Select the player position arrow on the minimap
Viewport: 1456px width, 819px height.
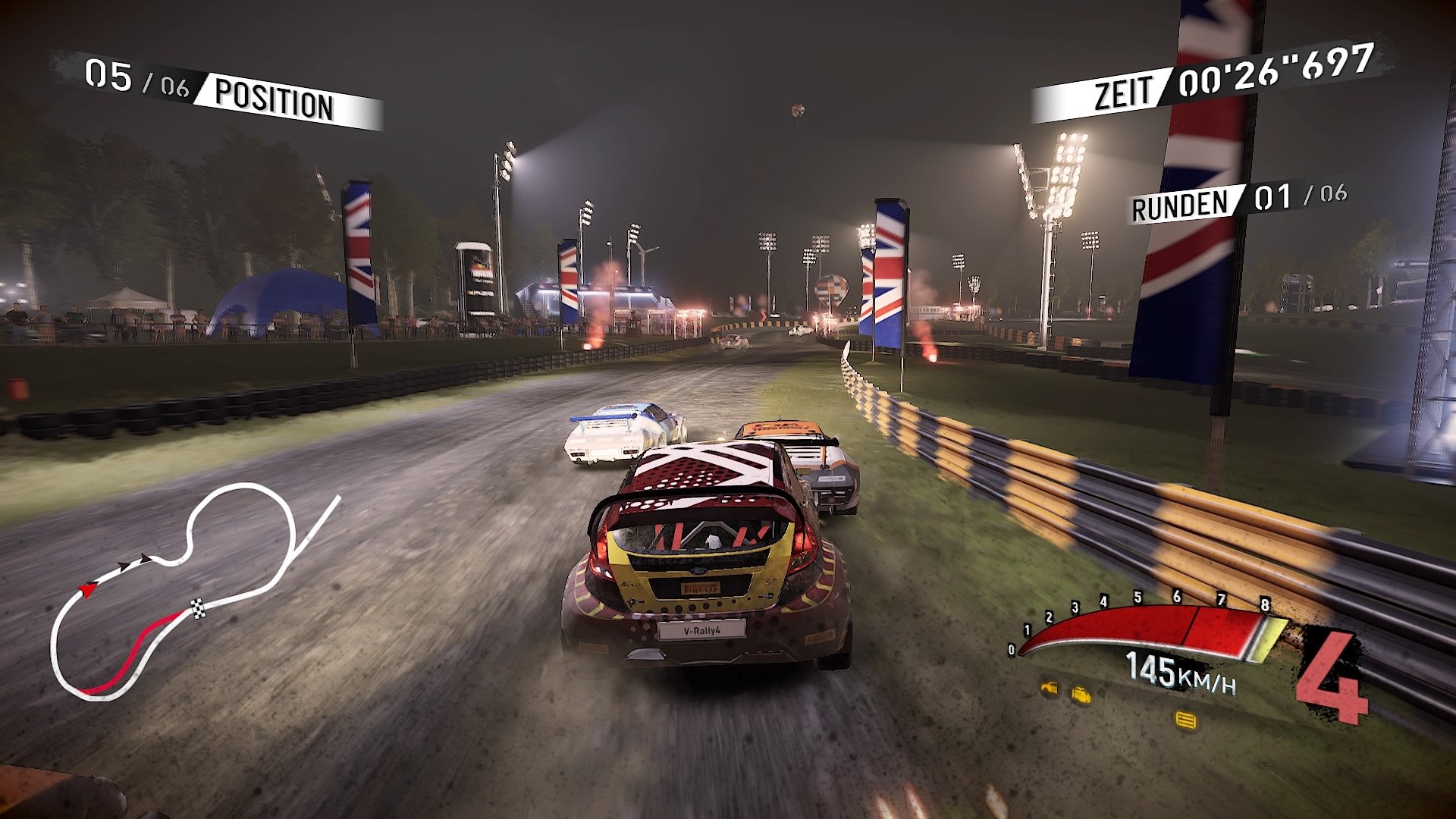pyautogui.click(x=87, y=590)
